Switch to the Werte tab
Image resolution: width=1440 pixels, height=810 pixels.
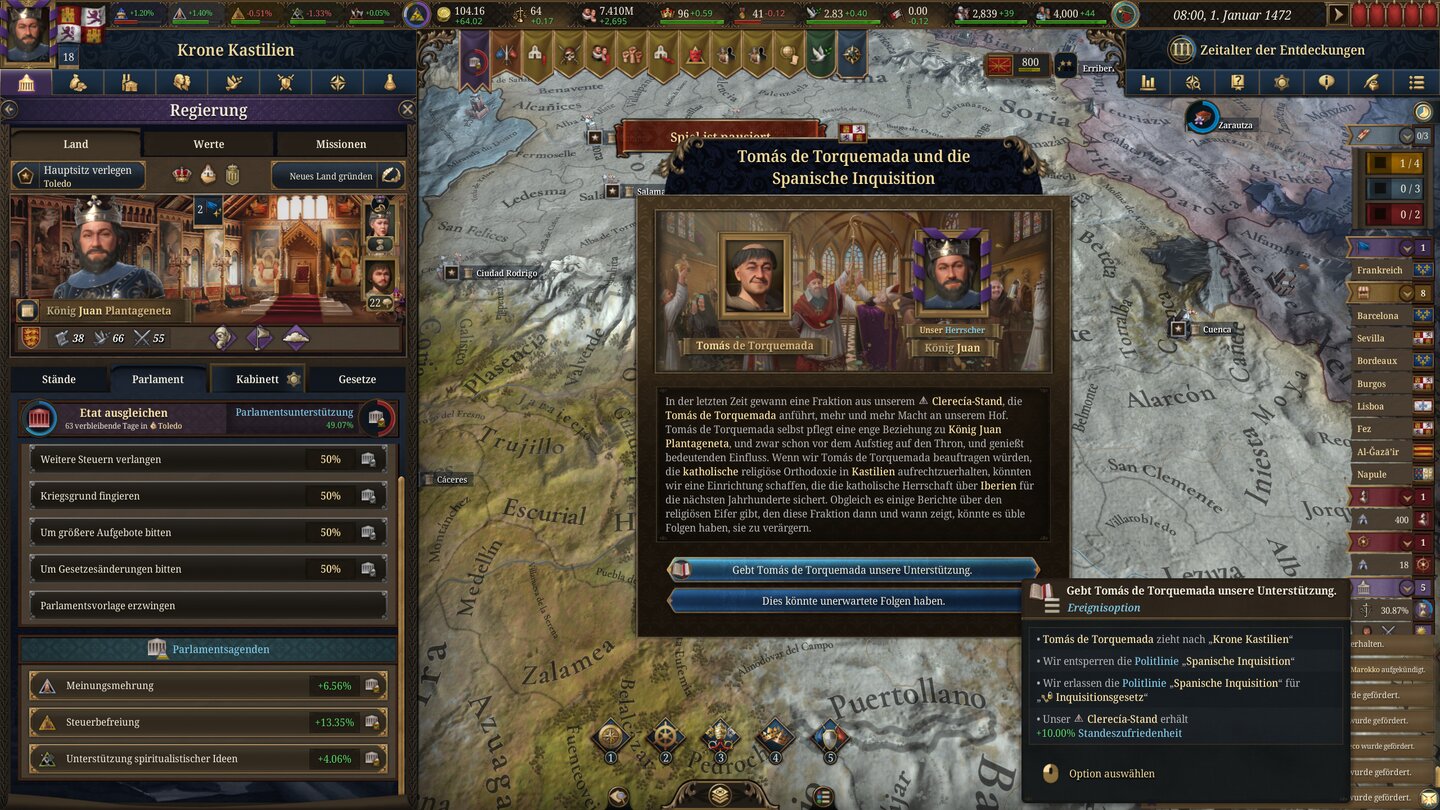(208, 144)
